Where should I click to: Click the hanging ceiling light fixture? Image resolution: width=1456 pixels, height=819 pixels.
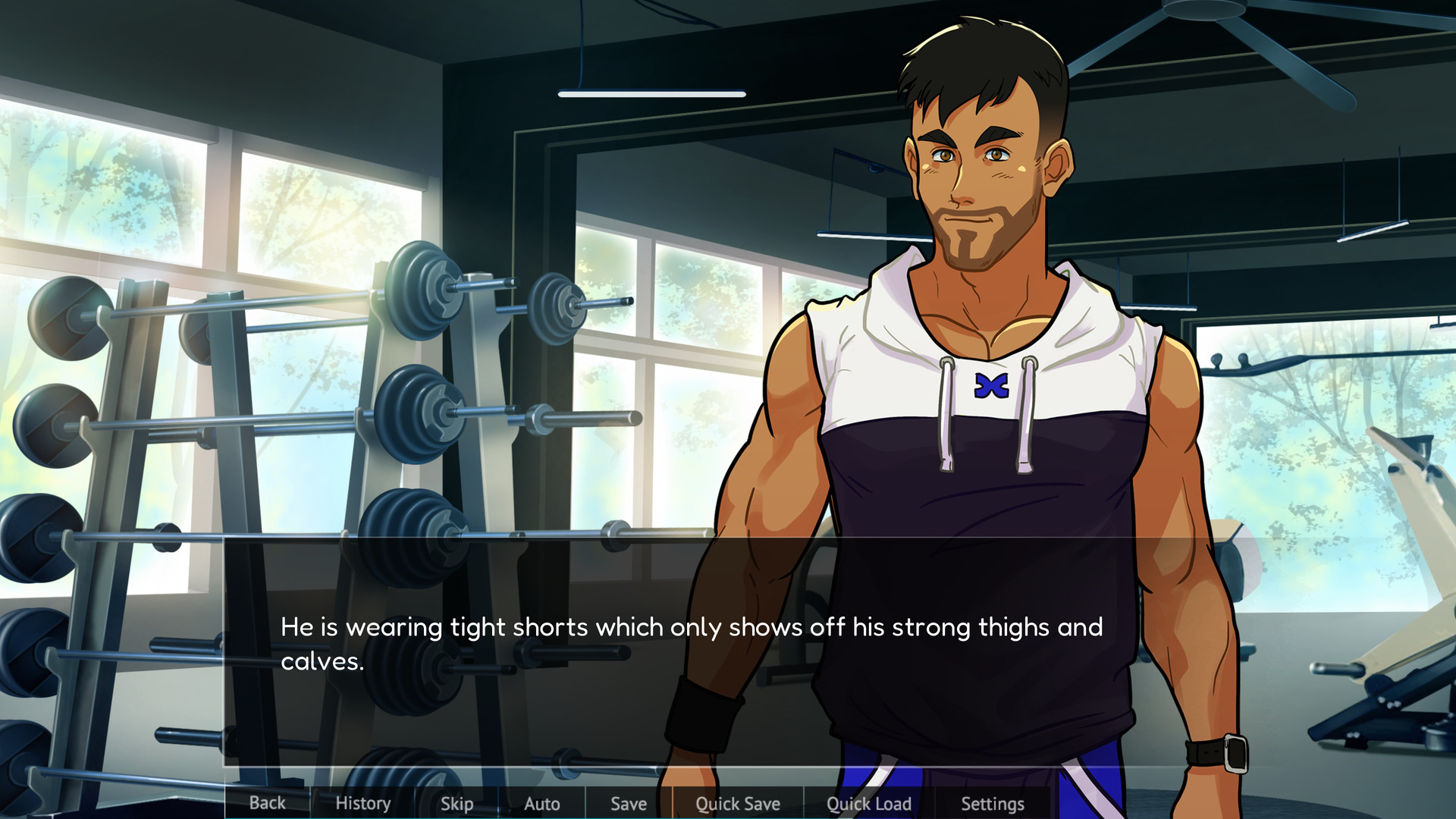tap(651, 93)
